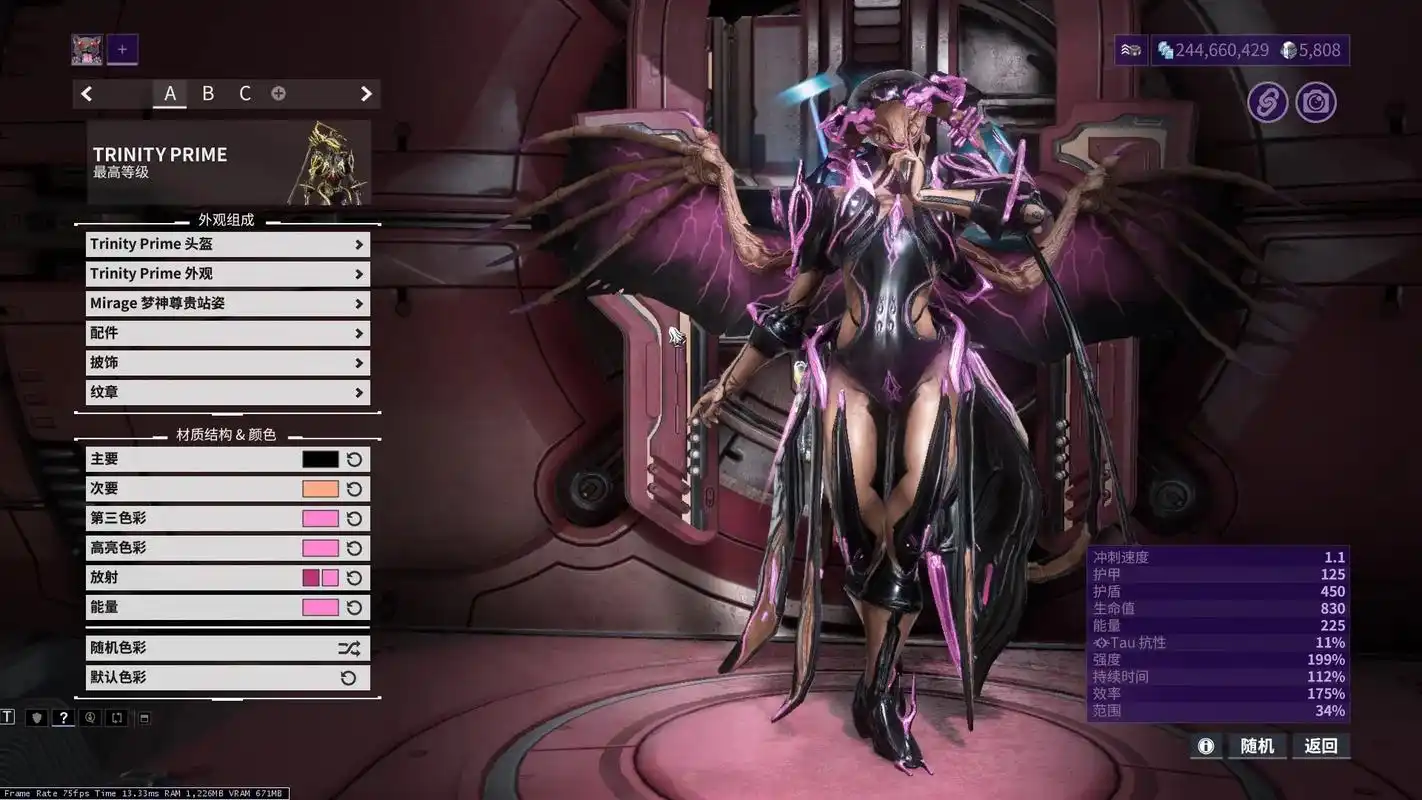Switch to appearance config tab B
This screenshot has height=800, width=1422.
point(208,93)
